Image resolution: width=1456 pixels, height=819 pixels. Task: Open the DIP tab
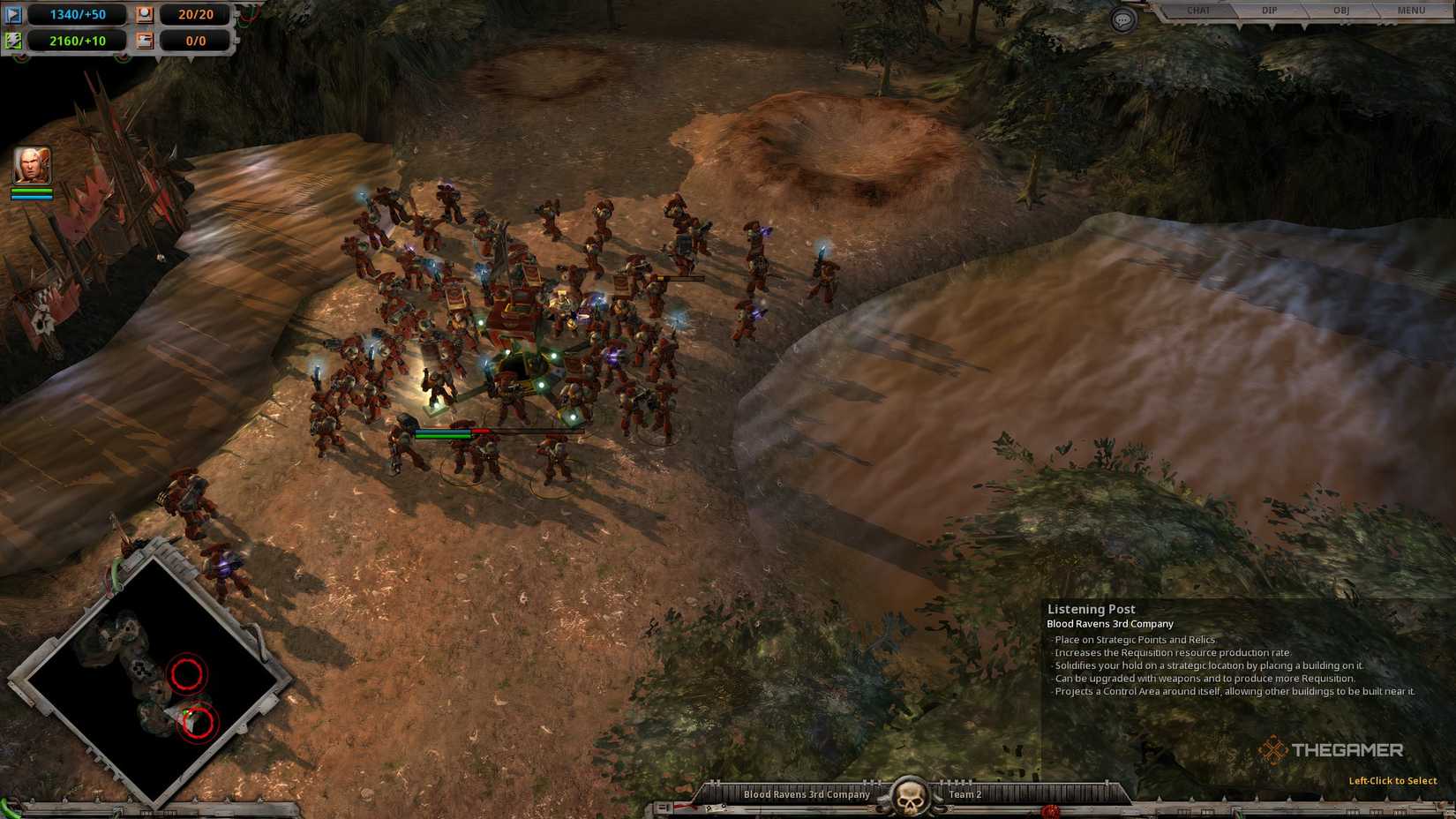[1269, 11]
